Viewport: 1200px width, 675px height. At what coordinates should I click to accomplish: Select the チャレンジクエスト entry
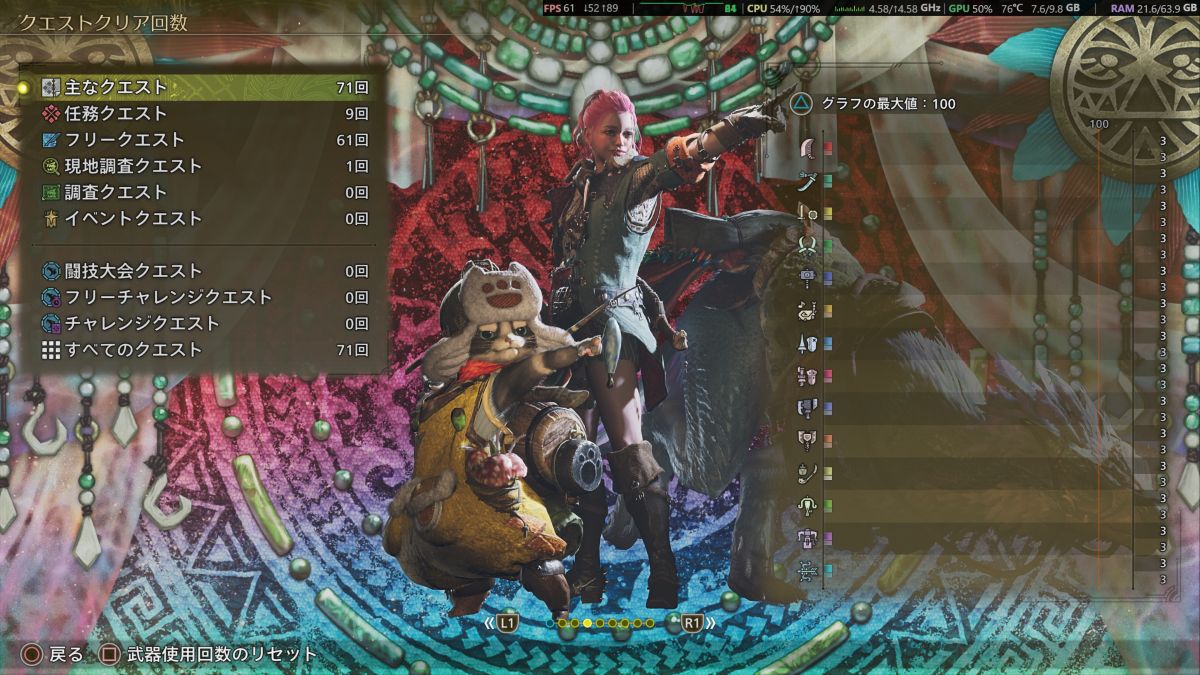[200, 323]
